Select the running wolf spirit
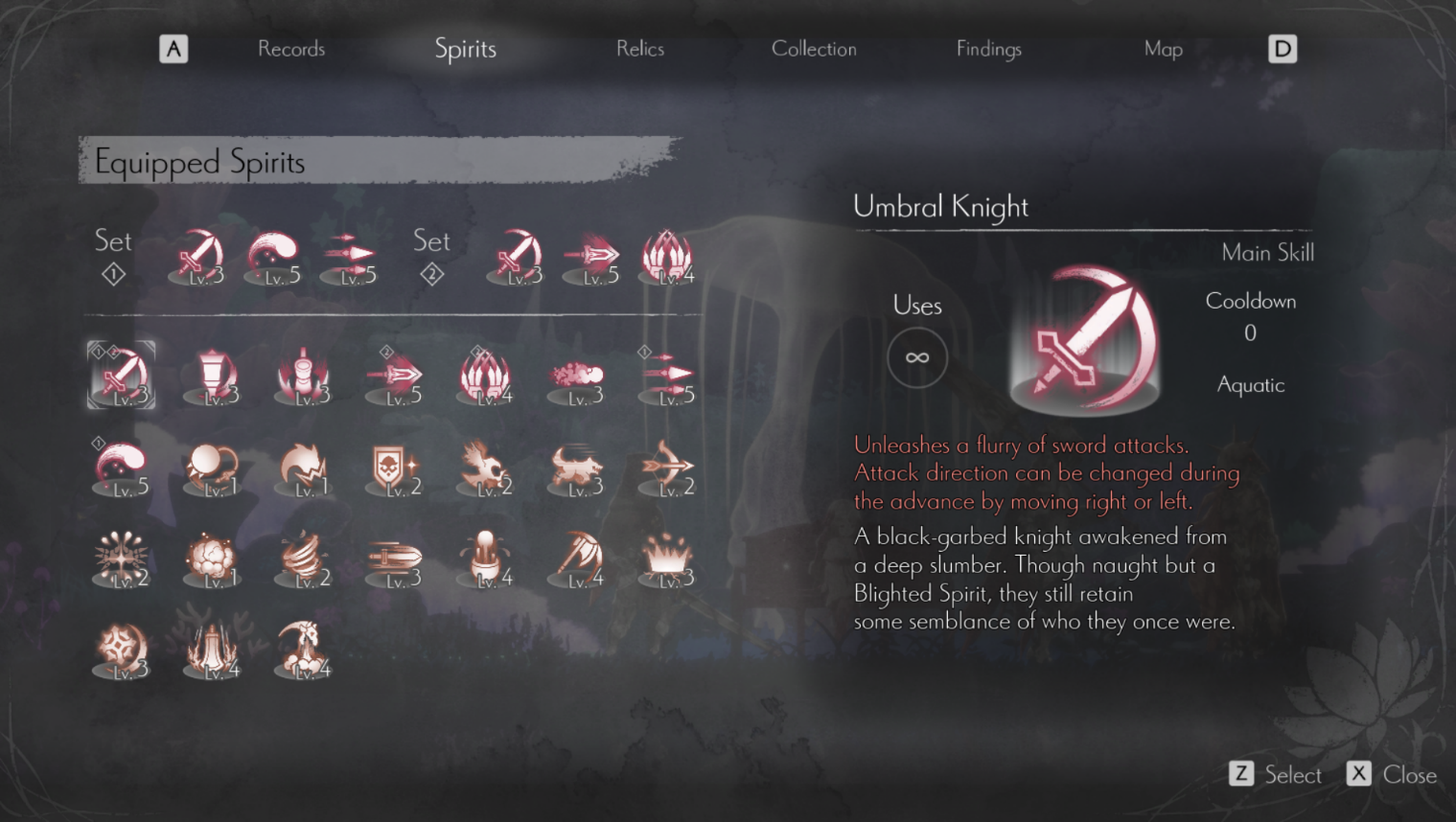1456x822 pixels. (x=577, y=468)
